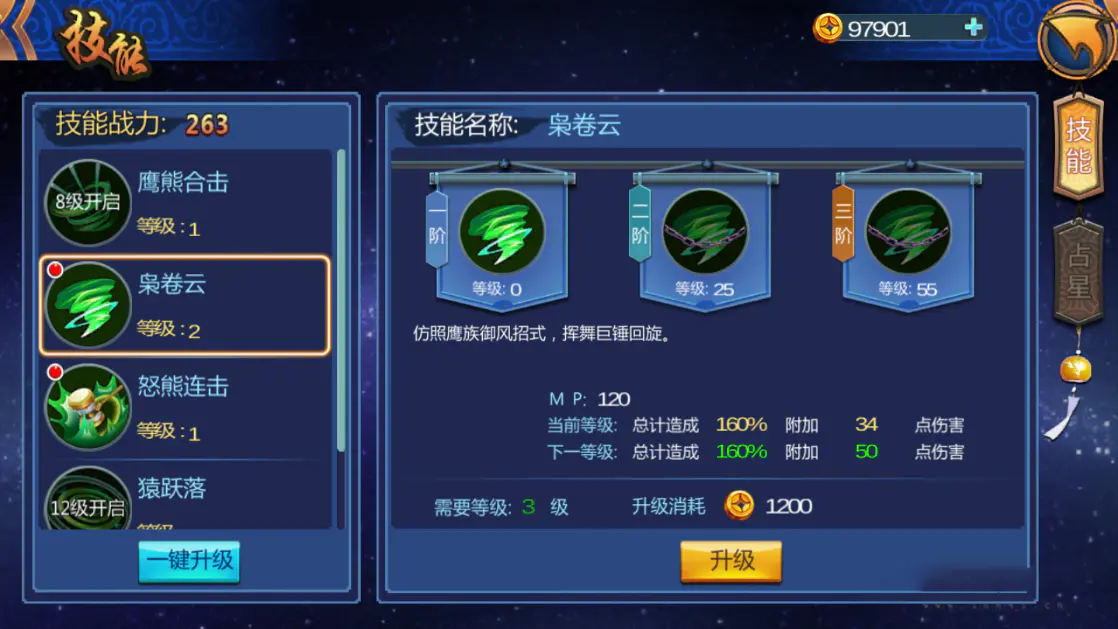View the locked 二阶 tier skill icon
The image size is (1118, 629).
[x=704, y=232]
